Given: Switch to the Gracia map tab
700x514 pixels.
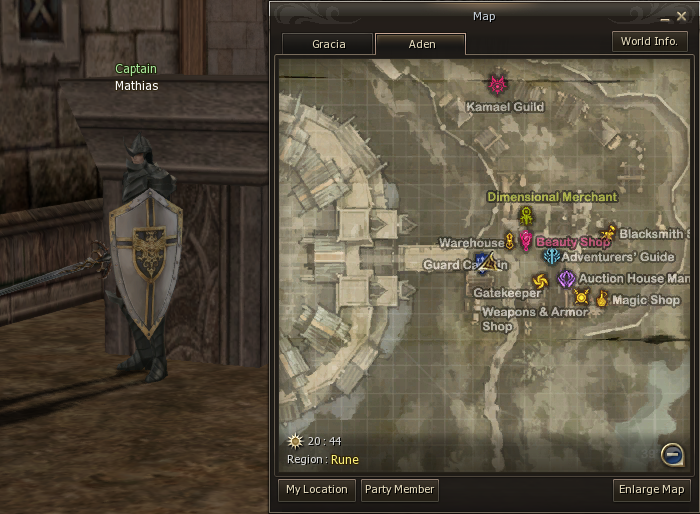Looking at the screenshot, I should pos(328,44).
